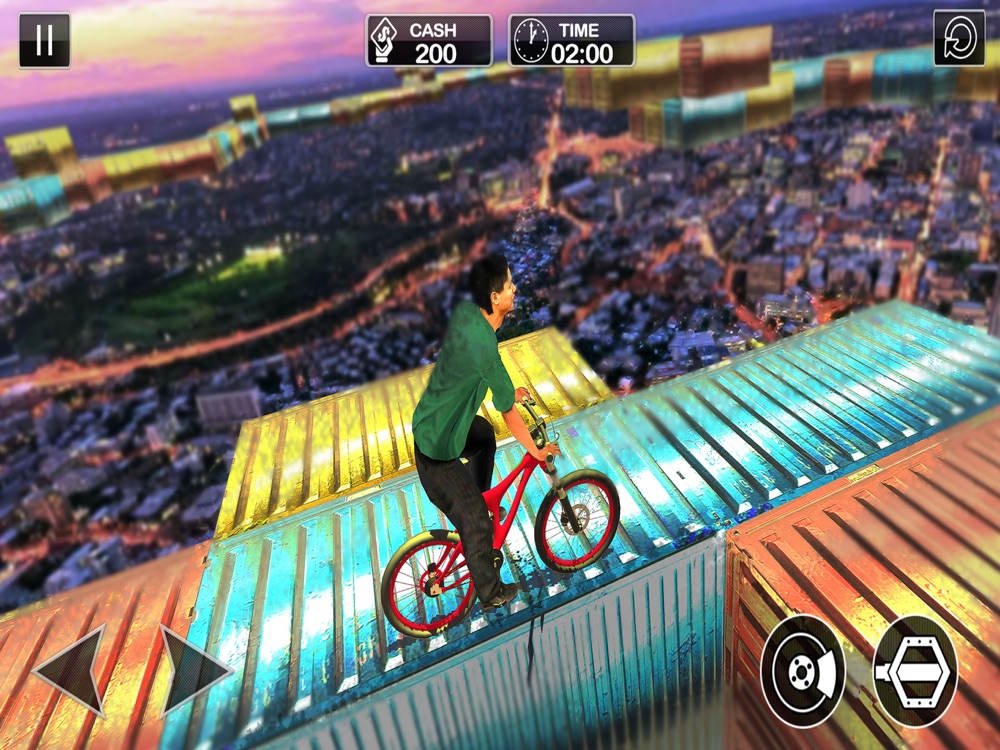Pause the game
The image size is (1000, 750).
[44, 40]
